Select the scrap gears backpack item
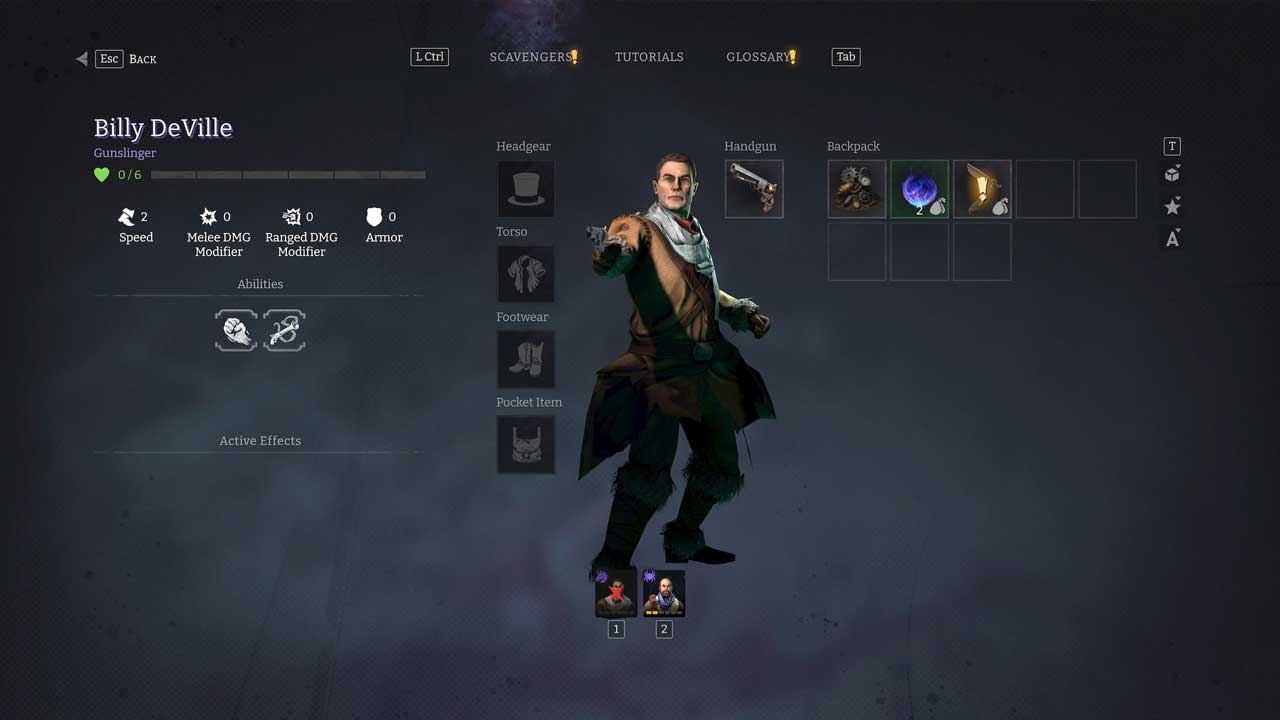The image size is (1280, 720). pos(857,189)
